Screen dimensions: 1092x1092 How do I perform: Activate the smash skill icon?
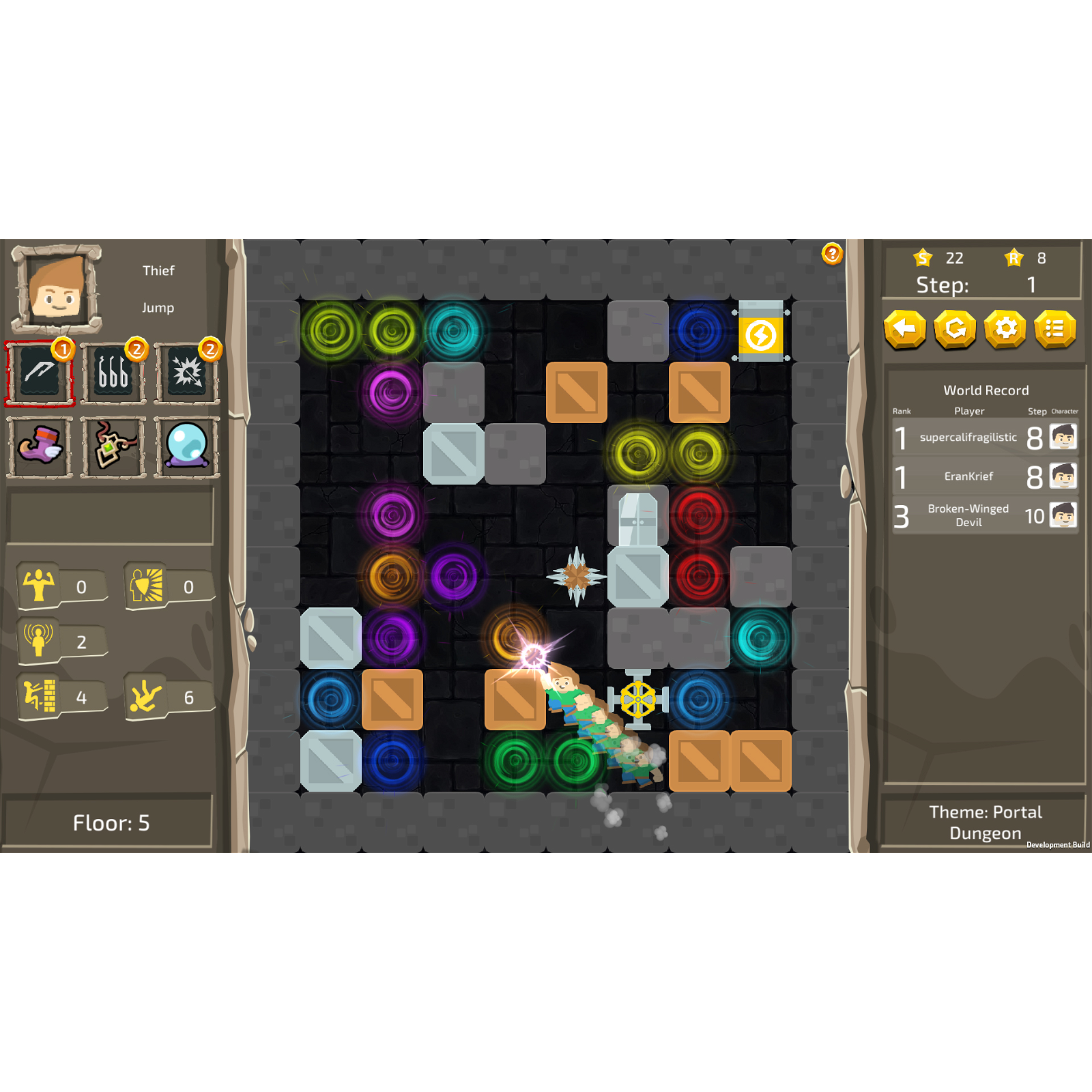(x=186, y=372)
